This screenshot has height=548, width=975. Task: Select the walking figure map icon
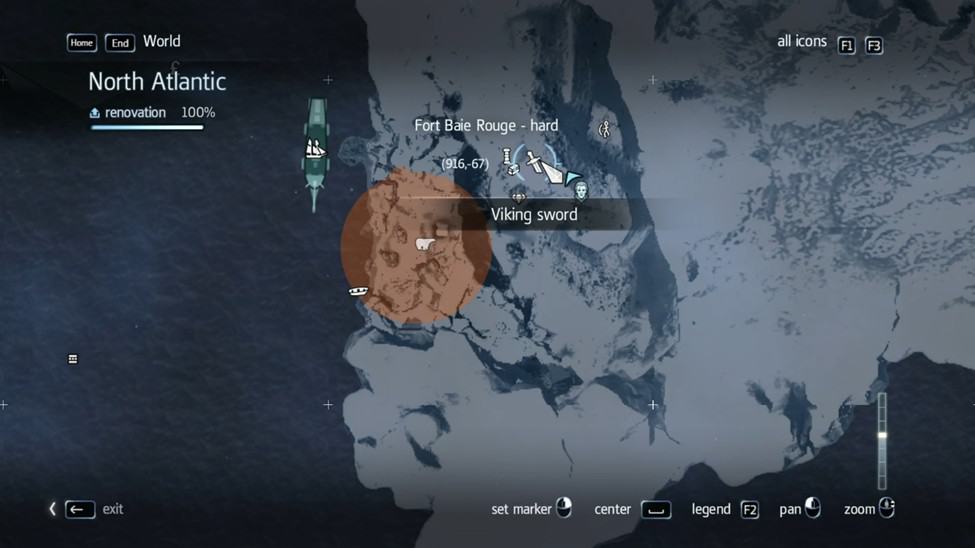[604, 129]
